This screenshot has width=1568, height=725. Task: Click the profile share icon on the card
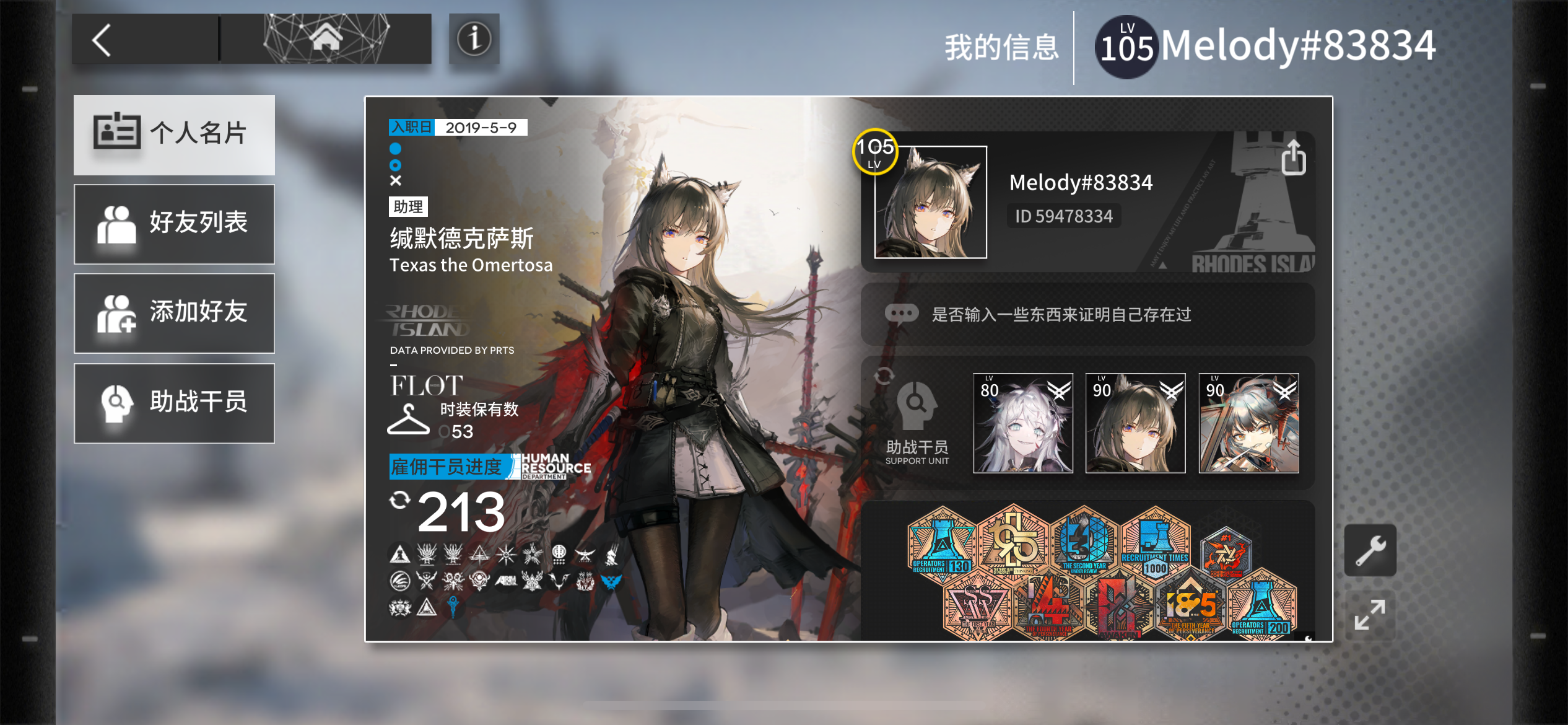(1294, 157)
